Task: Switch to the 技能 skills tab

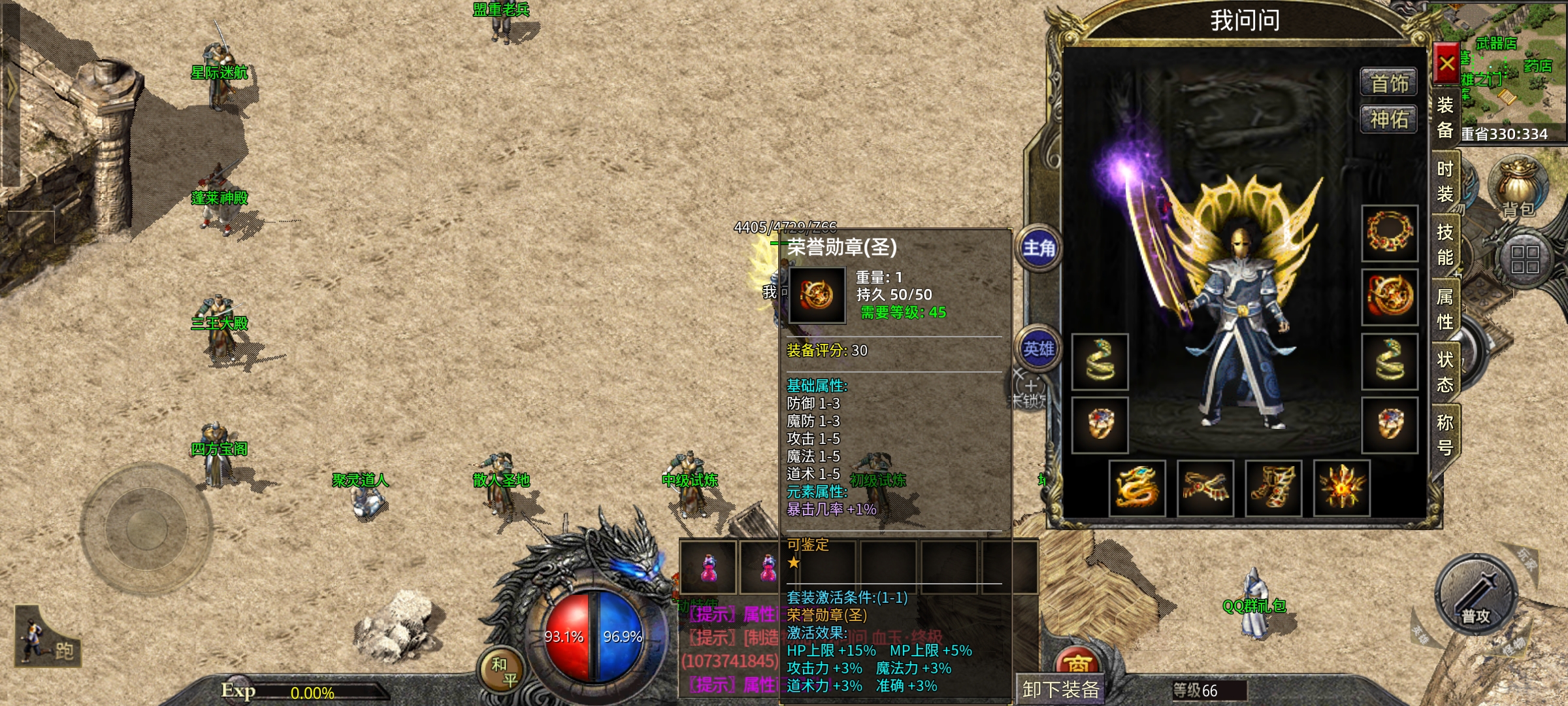Action: pyautogui.click(x=1445, y=244)
